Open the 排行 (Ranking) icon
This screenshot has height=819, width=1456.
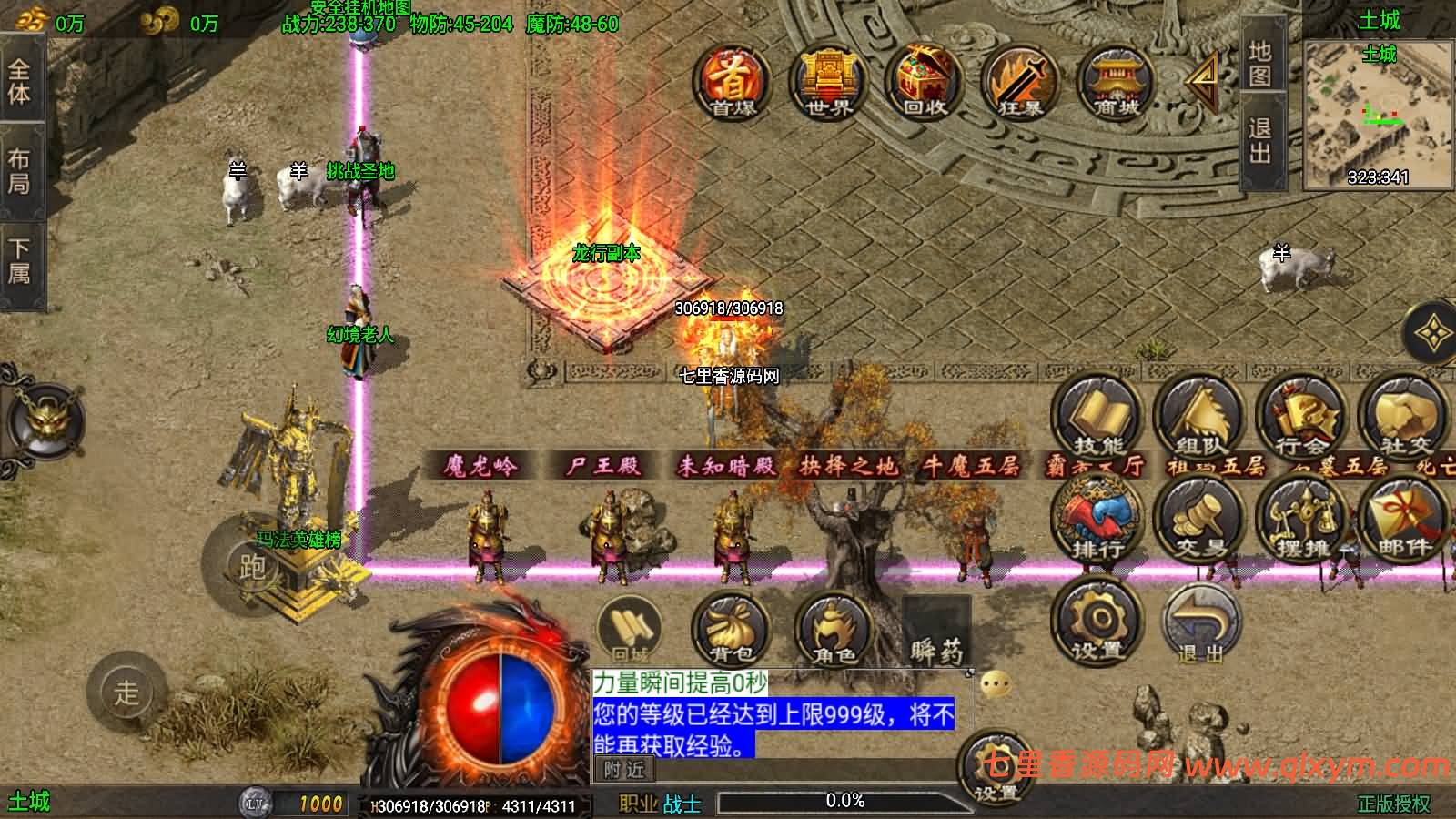pyautogui.click(x=1097, y=519)
